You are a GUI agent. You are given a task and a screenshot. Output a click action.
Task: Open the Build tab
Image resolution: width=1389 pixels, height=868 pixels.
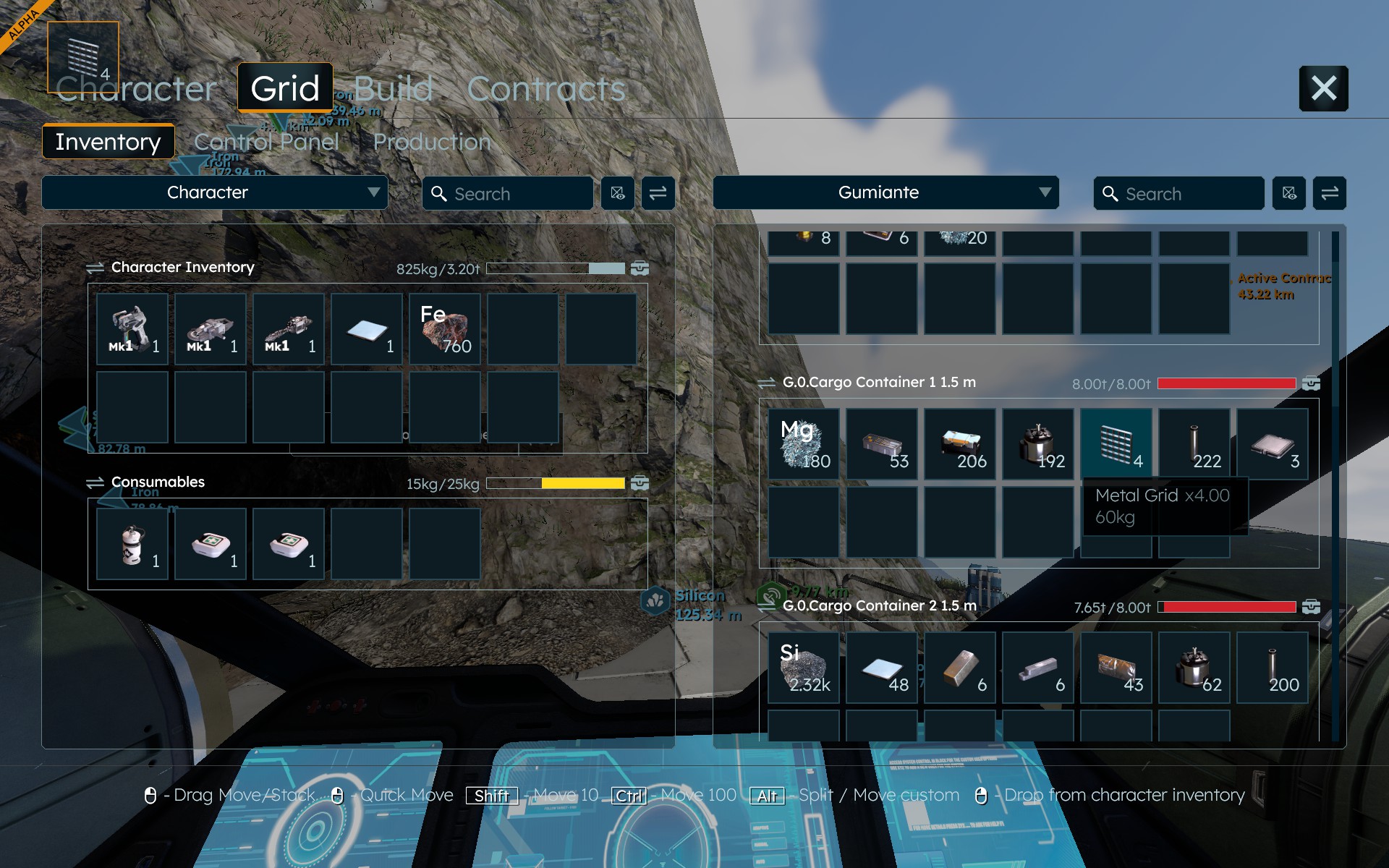[393, 90]
